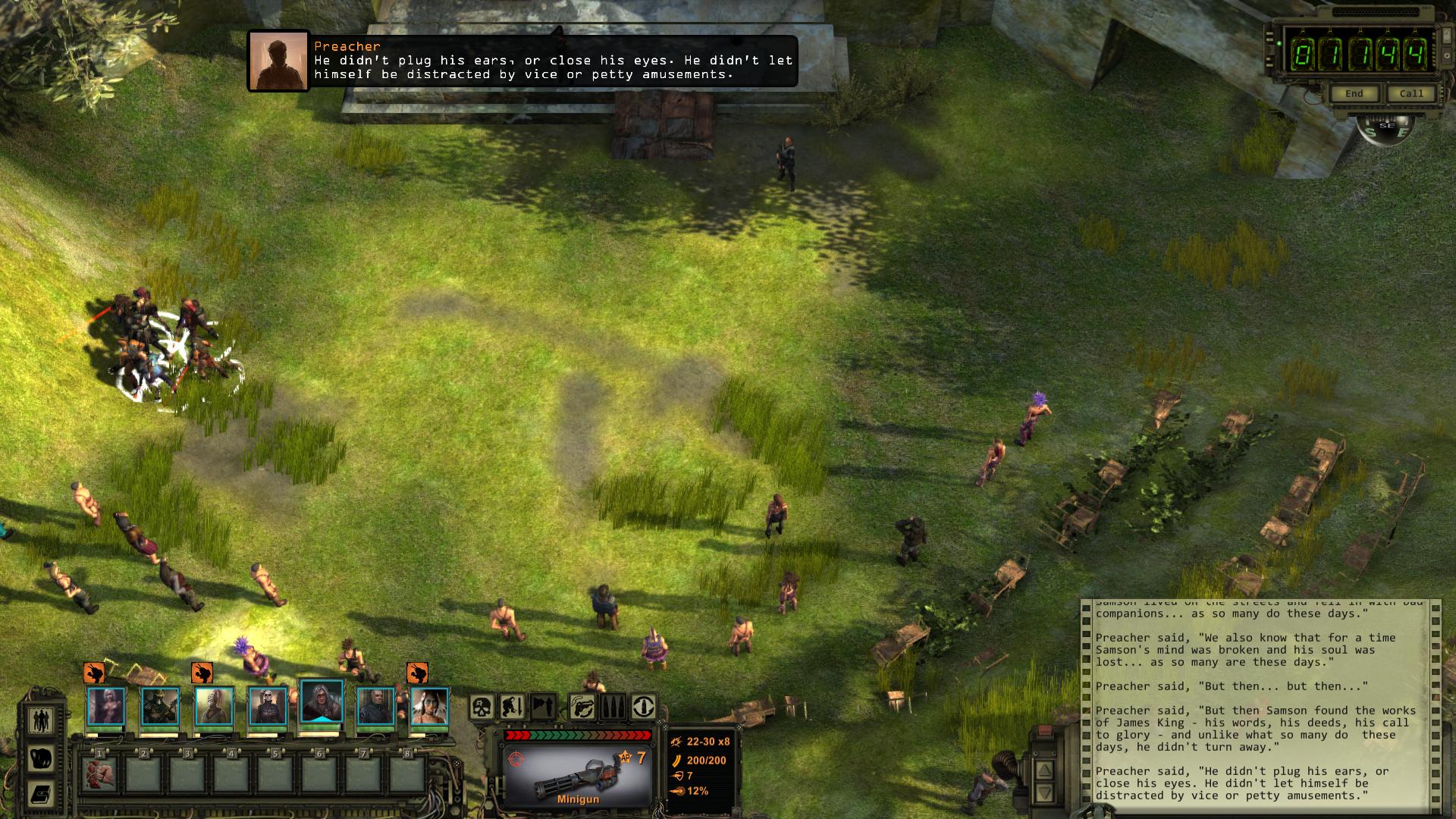Activate the skull headshot action
The width and height of the screenshot is (1456, 819).
[x=482, y=708]
